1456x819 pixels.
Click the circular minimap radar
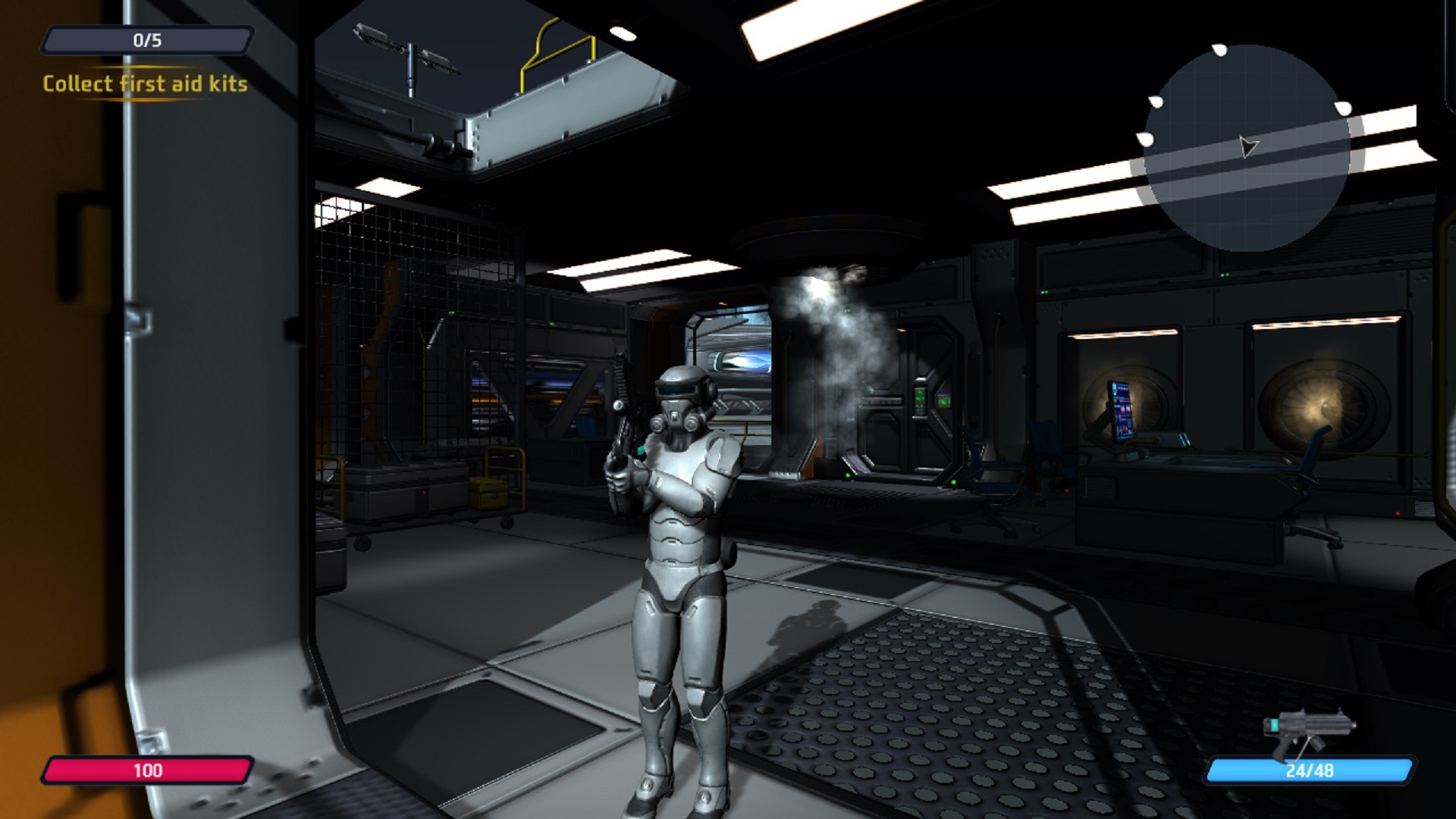[1246, 149]
